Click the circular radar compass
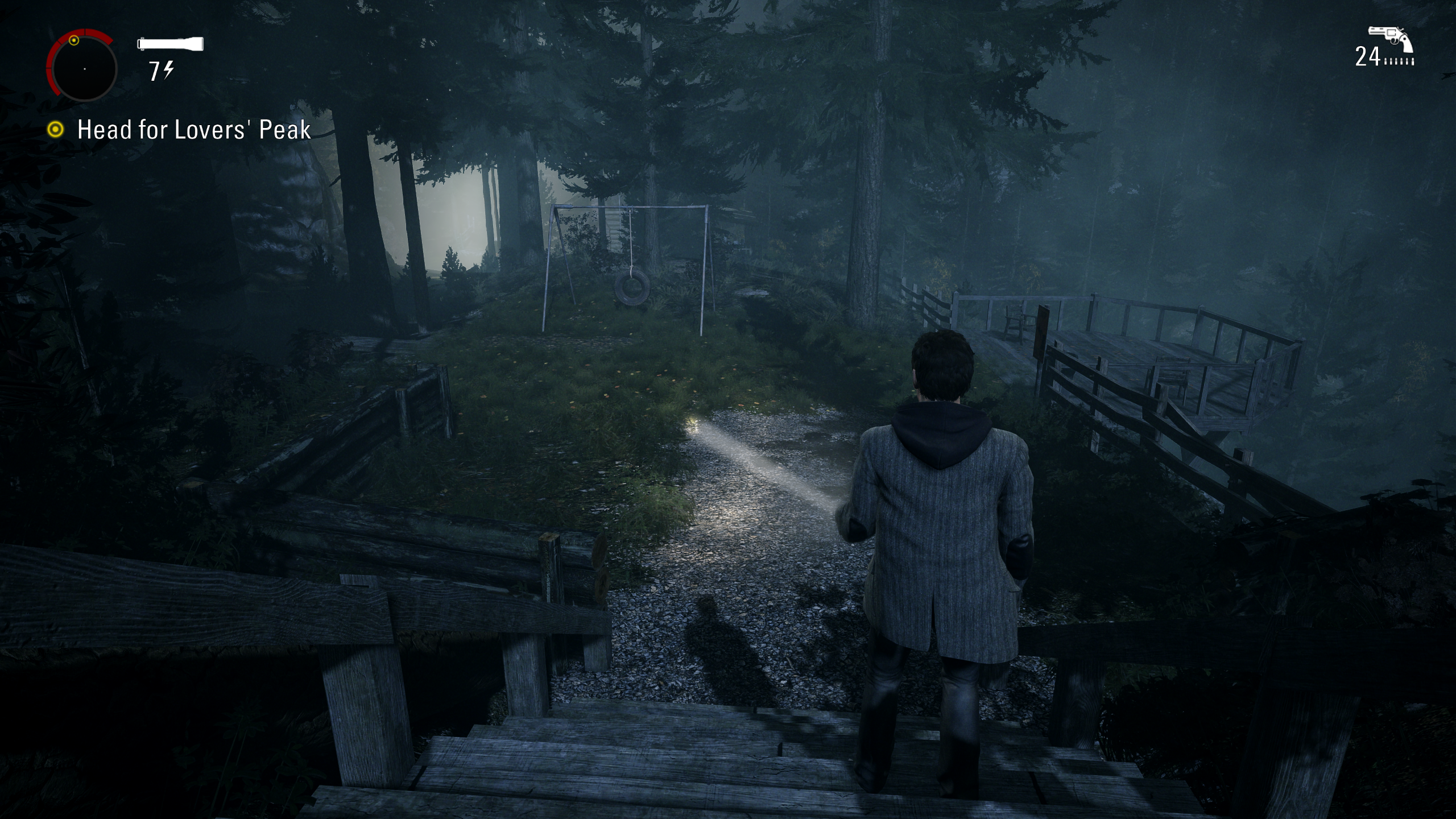1456x819 pixels. tap(84, 68)
